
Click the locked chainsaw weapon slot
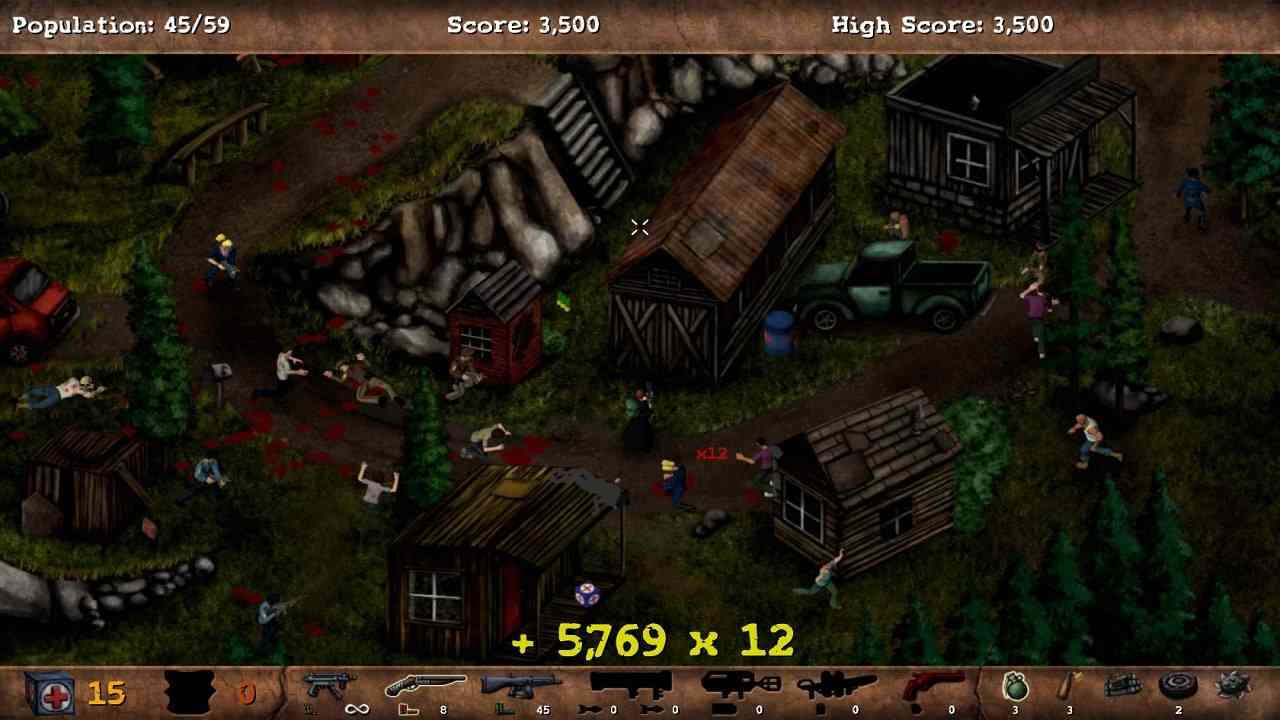pyautogui.click(x=835, y=685)
